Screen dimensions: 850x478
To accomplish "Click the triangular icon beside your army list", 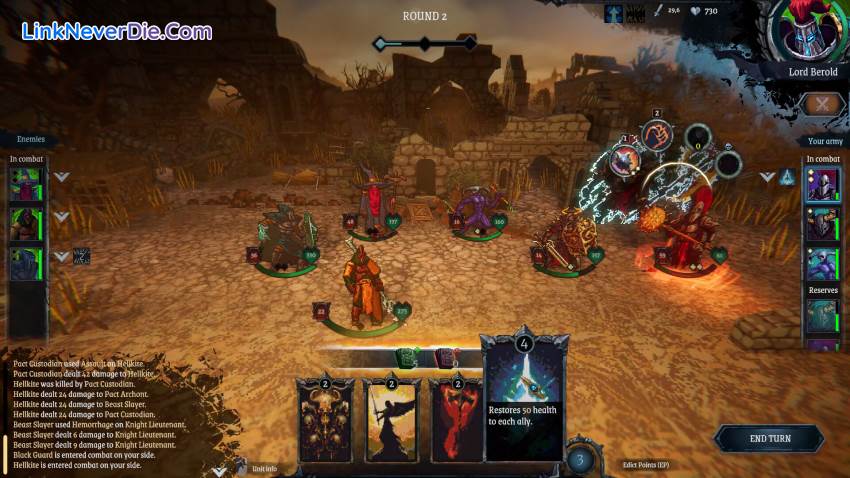I will pyautogui.click(x=788, y=178).
